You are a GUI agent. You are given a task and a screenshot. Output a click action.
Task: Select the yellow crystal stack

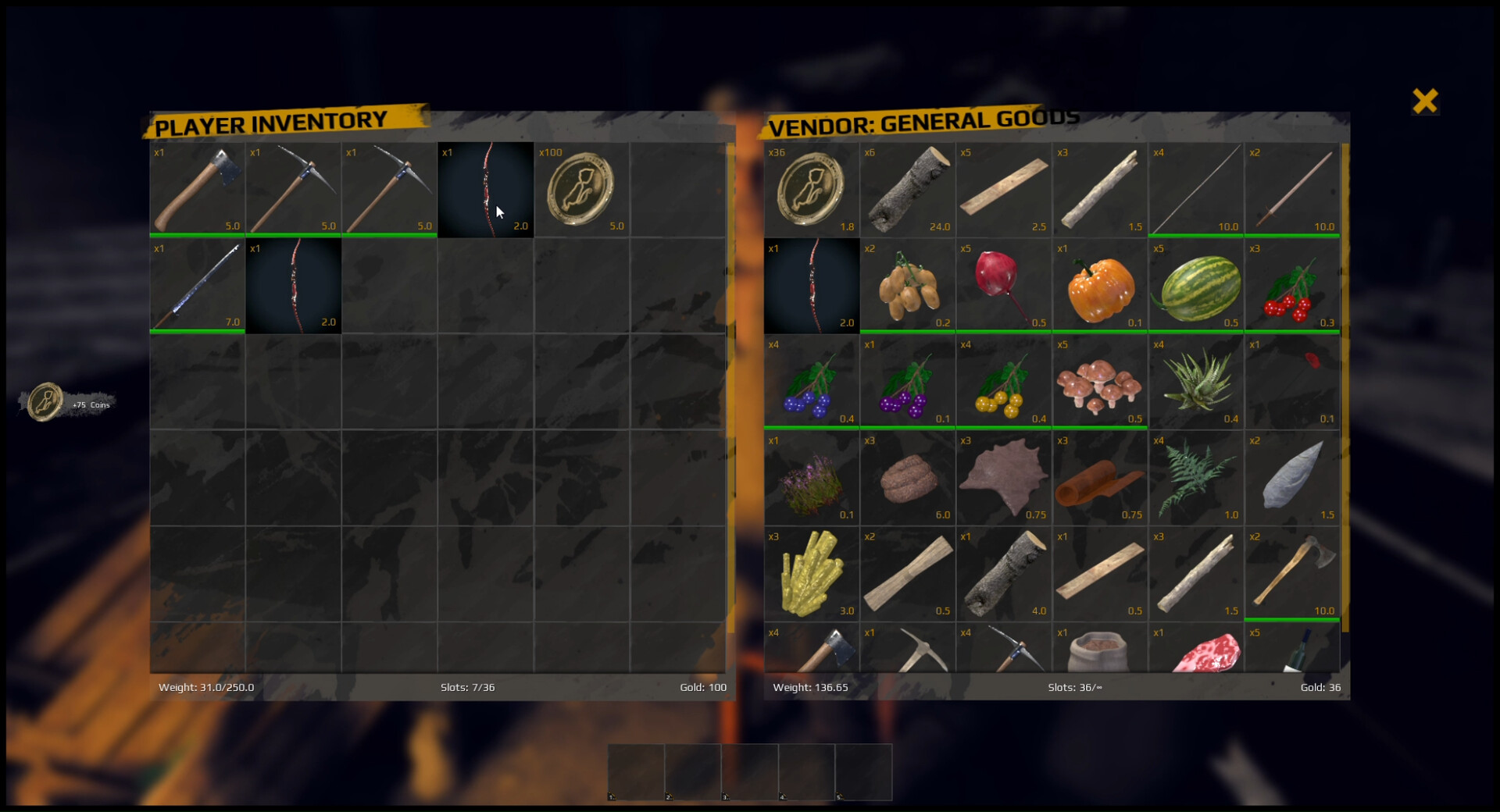(x=811, y=574)
